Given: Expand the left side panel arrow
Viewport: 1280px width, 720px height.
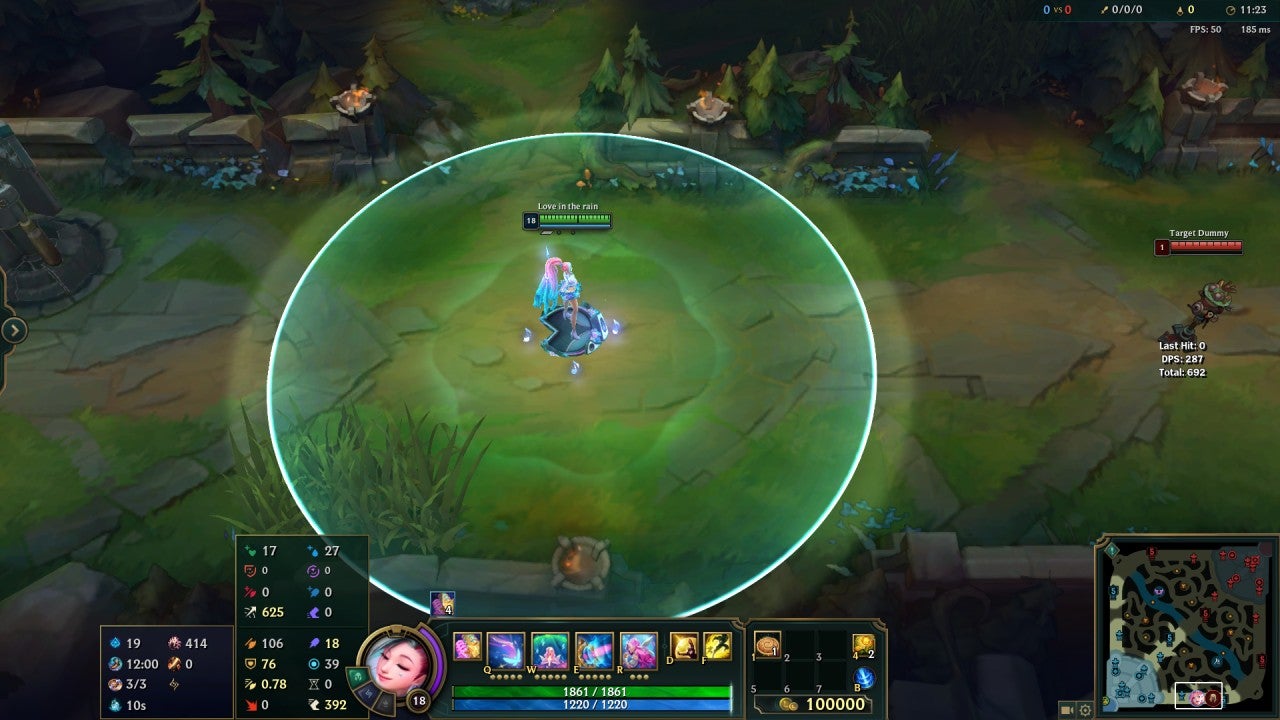Looking at the screenshot, I should (x=14, y=330).
